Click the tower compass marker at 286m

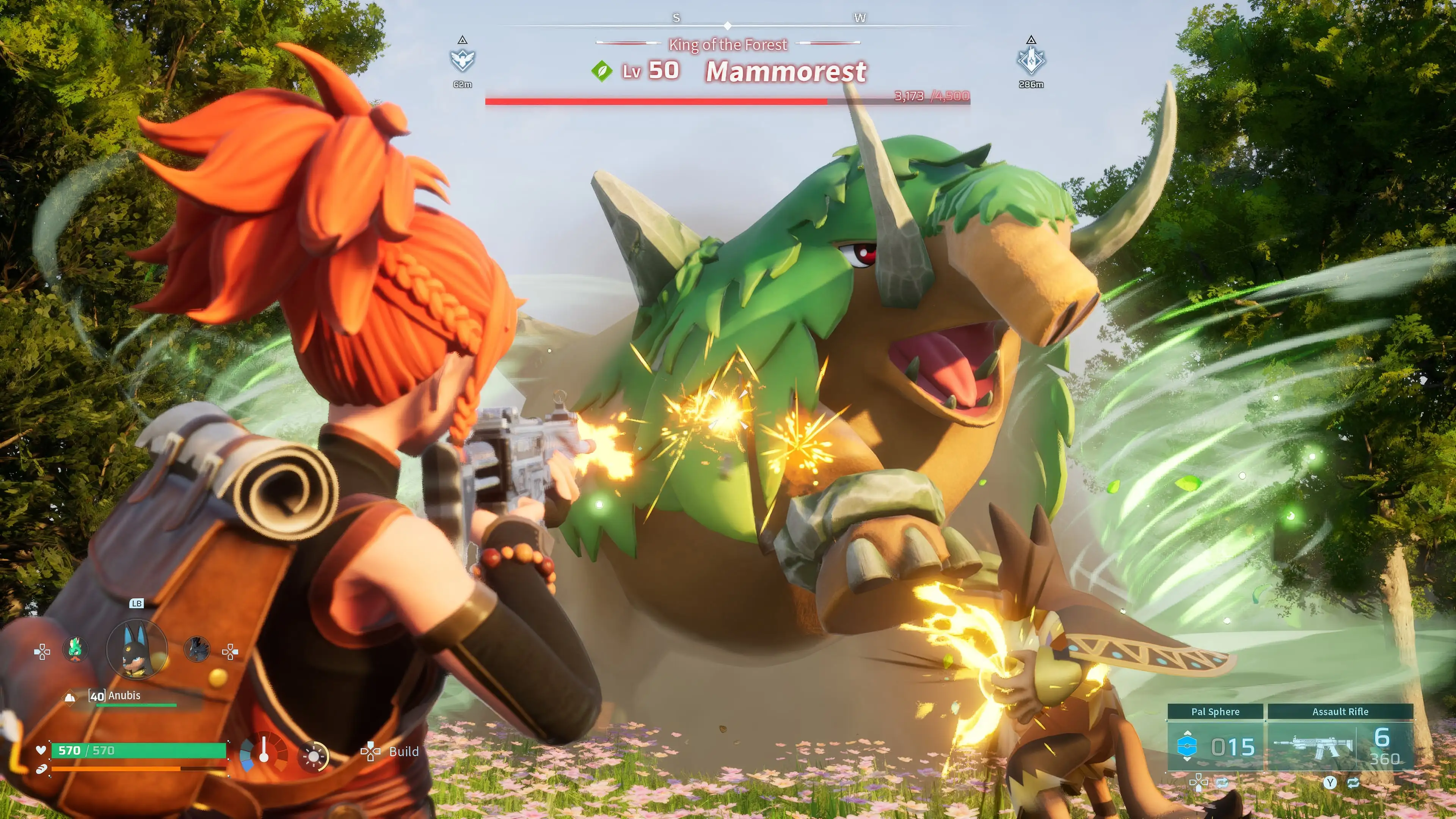point(1031,60)
